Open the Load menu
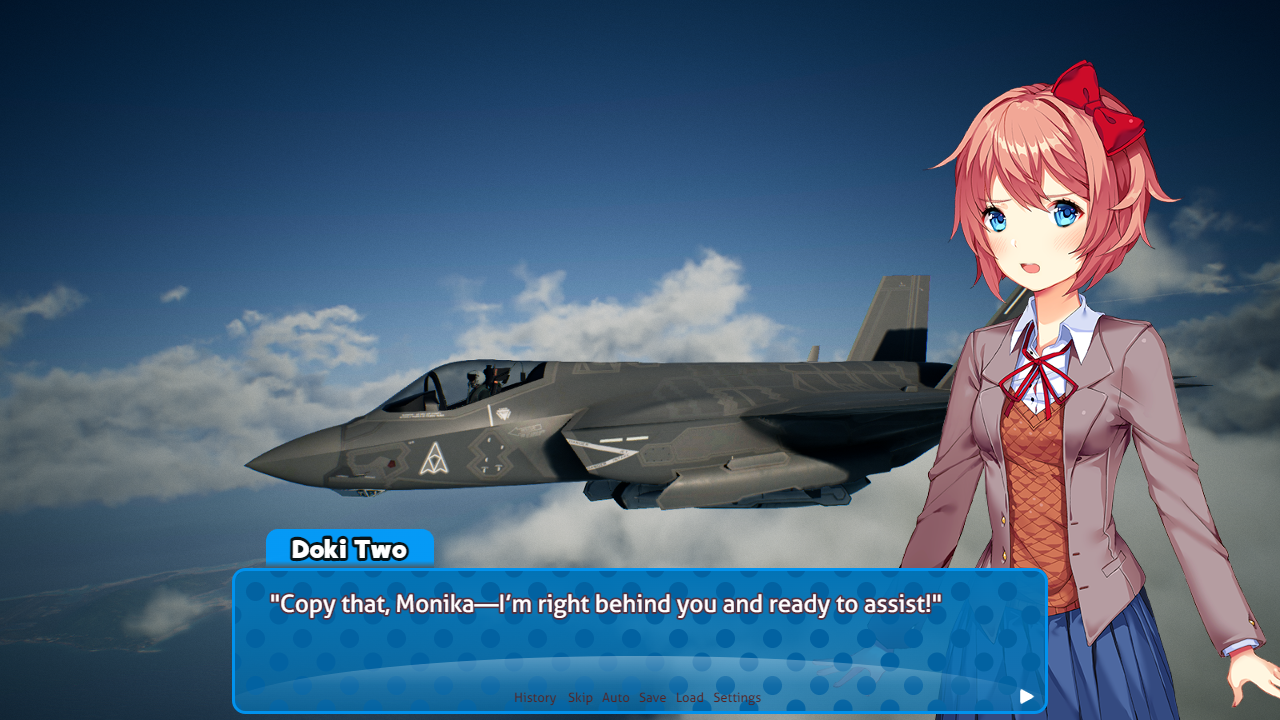Screen dimensions: 1280x720 (x=690, y=698)
